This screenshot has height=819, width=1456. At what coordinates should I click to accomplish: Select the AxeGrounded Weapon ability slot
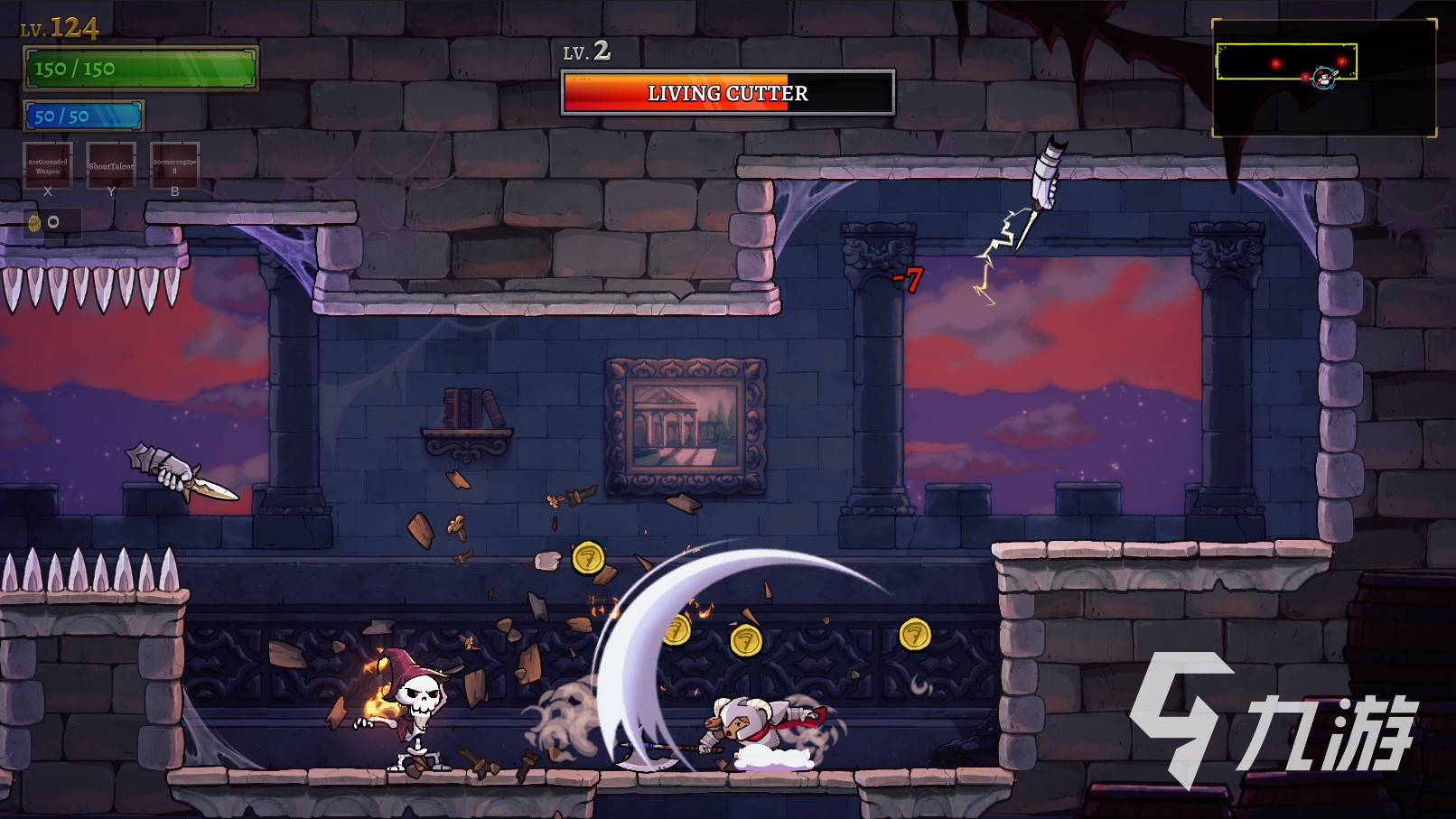(x=48, y=165)
